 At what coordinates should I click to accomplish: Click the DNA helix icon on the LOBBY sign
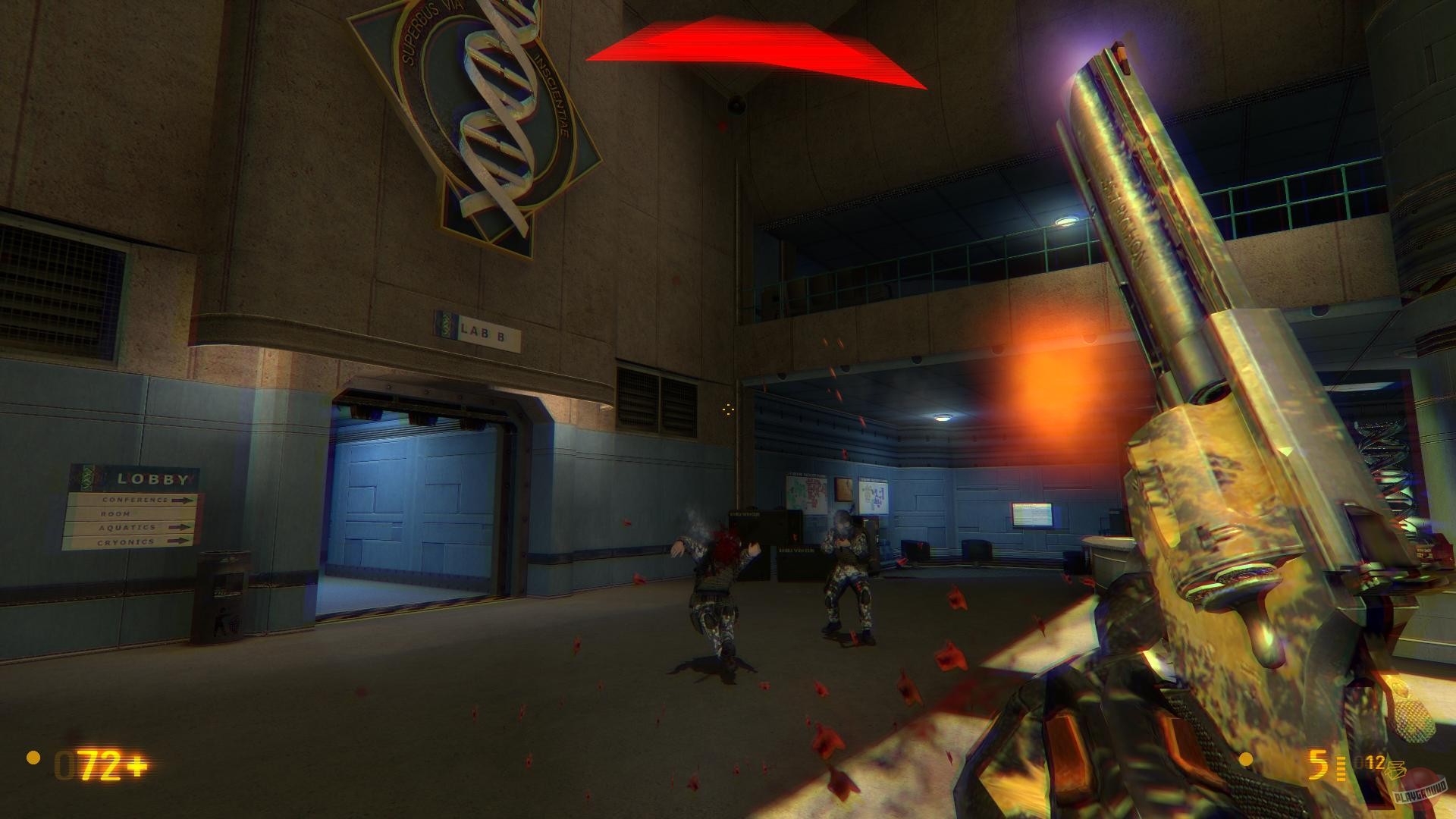point(88,478)
